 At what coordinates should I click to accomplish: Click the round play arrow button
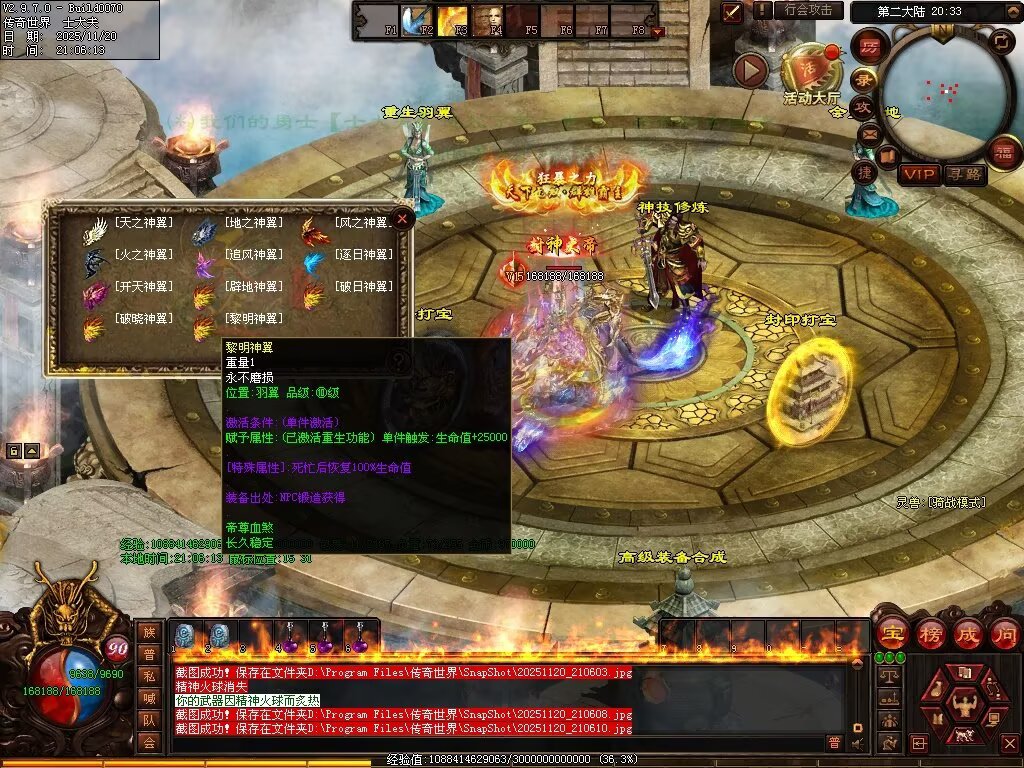(x=751, y=70)
